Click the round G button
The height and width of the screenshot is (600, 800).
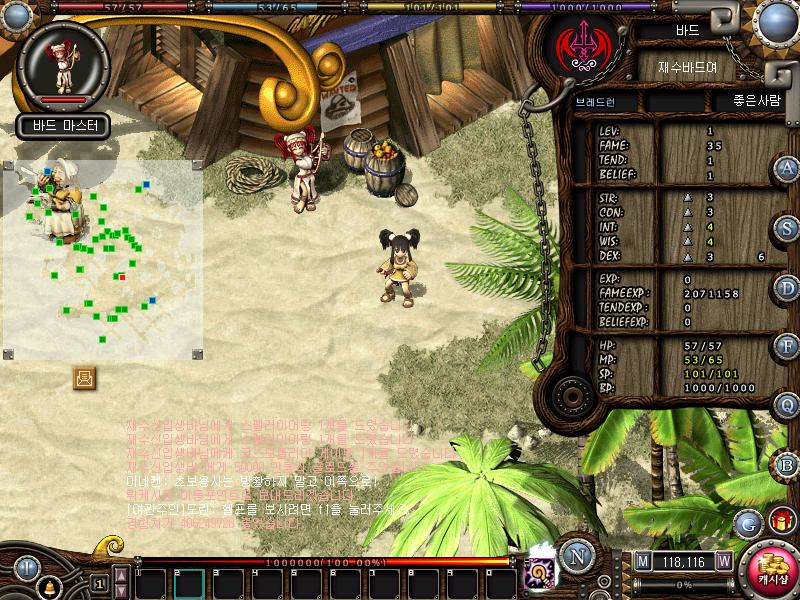748,524
